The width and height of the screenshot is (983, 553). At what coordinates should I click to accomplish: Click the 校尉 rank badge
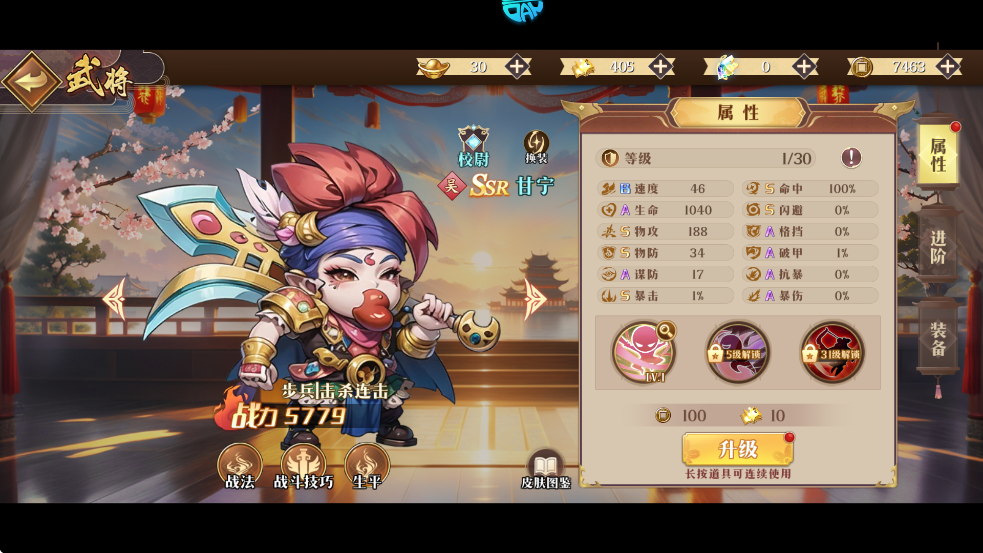(x=472, y=146)
